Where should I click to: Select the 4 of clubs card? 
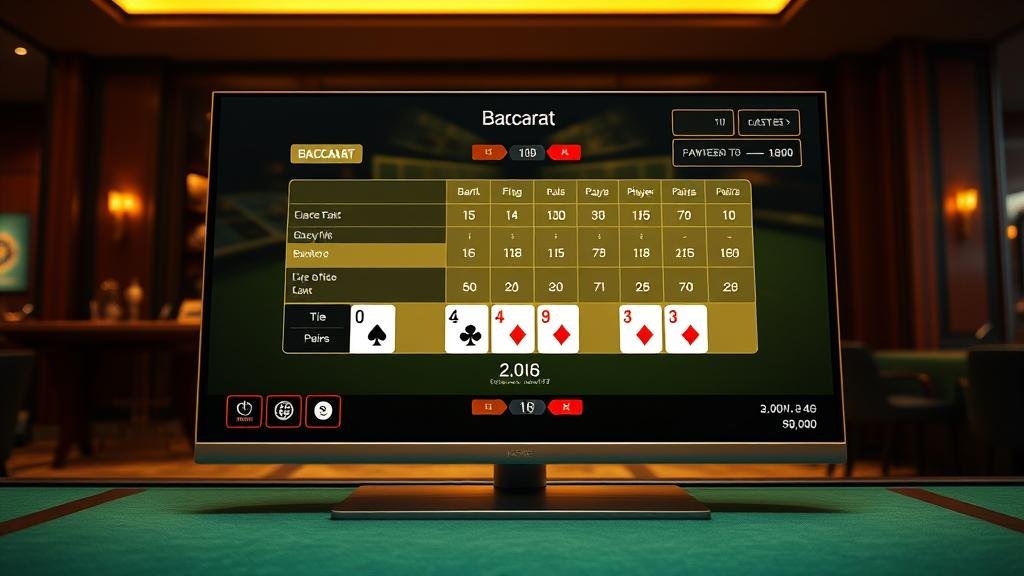pyautogui.click(x=466, y=329)
